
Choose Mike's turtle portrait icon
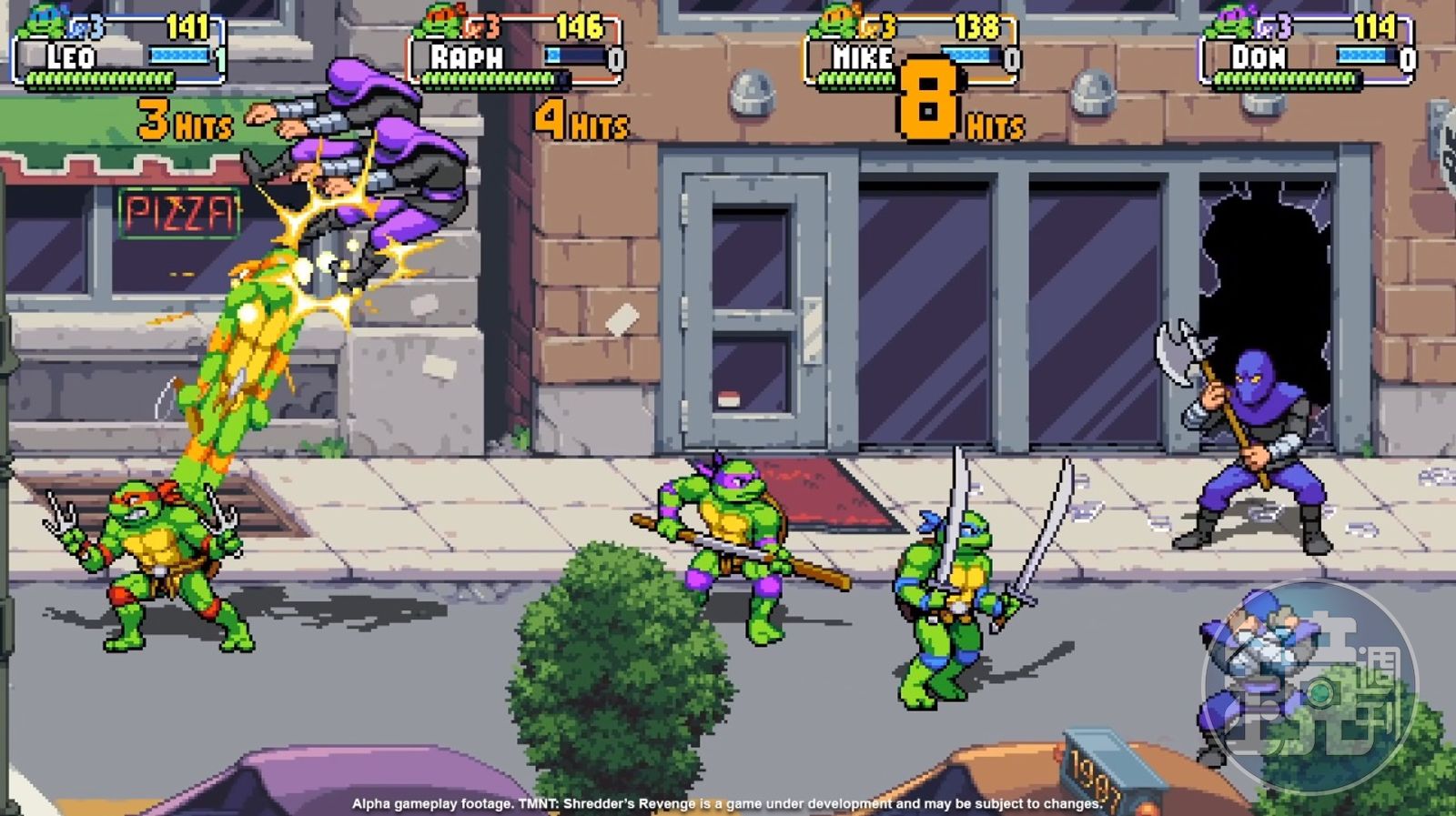point(834,22)
